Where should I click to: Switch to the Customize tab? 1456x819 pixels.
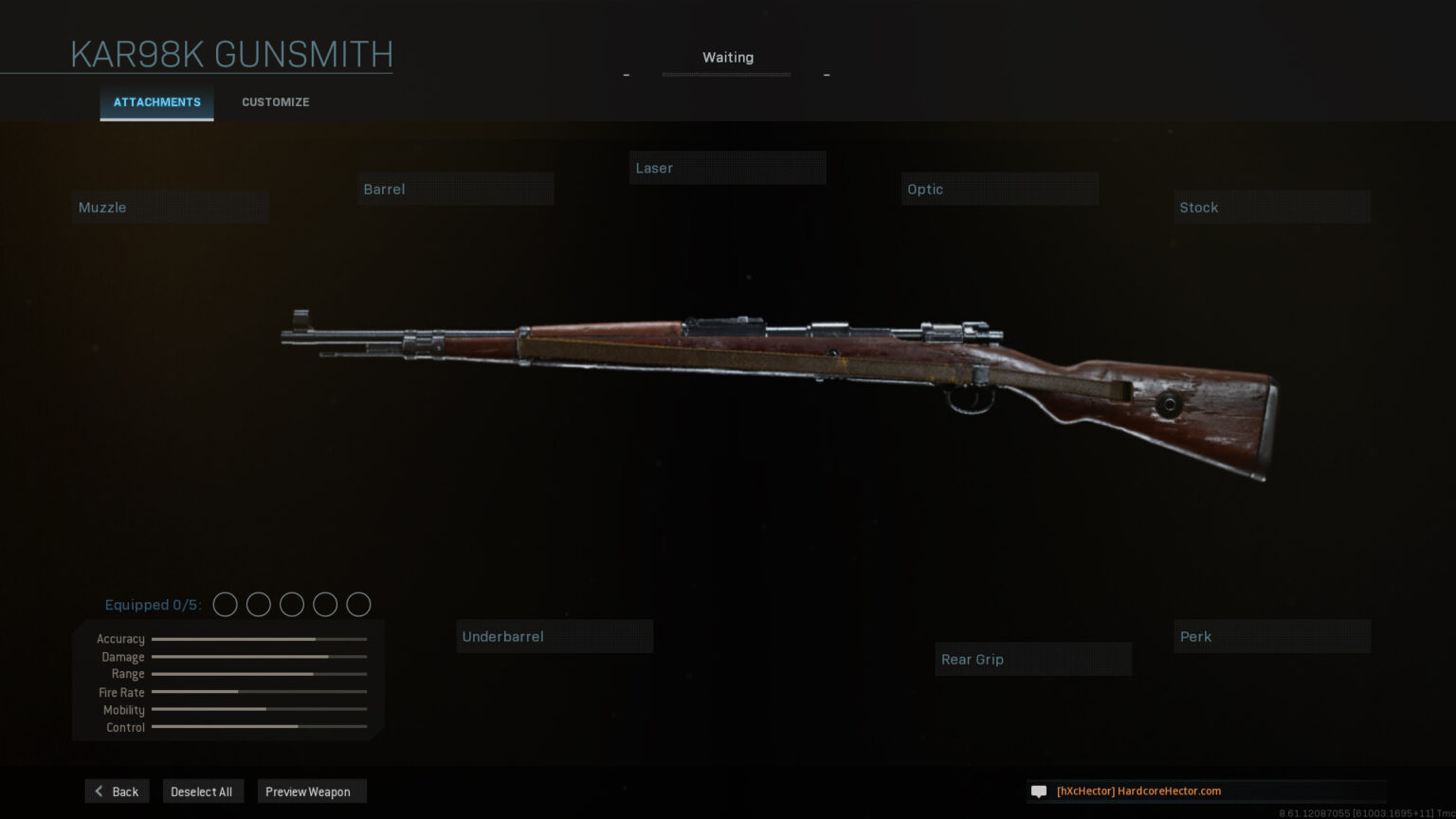275,101
